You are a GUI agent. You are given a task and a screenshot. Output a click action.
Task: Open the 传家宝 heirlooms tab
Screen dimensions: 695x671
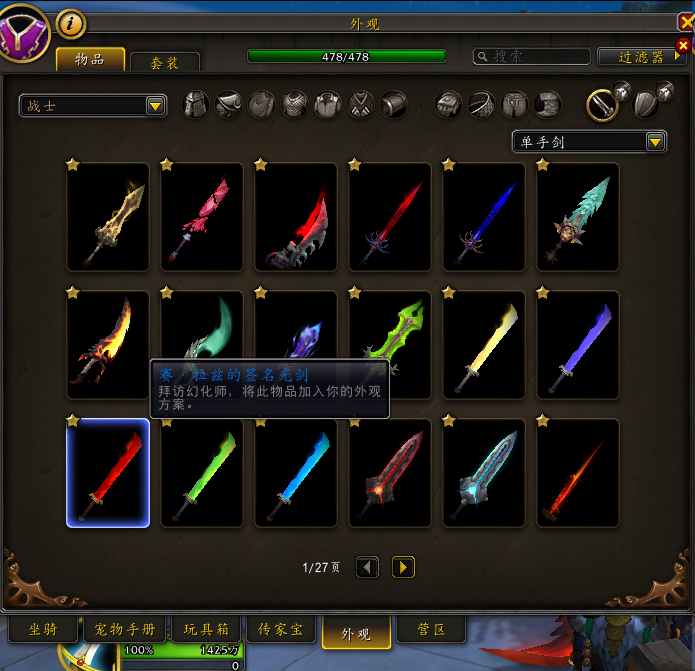tap(280, 630)
